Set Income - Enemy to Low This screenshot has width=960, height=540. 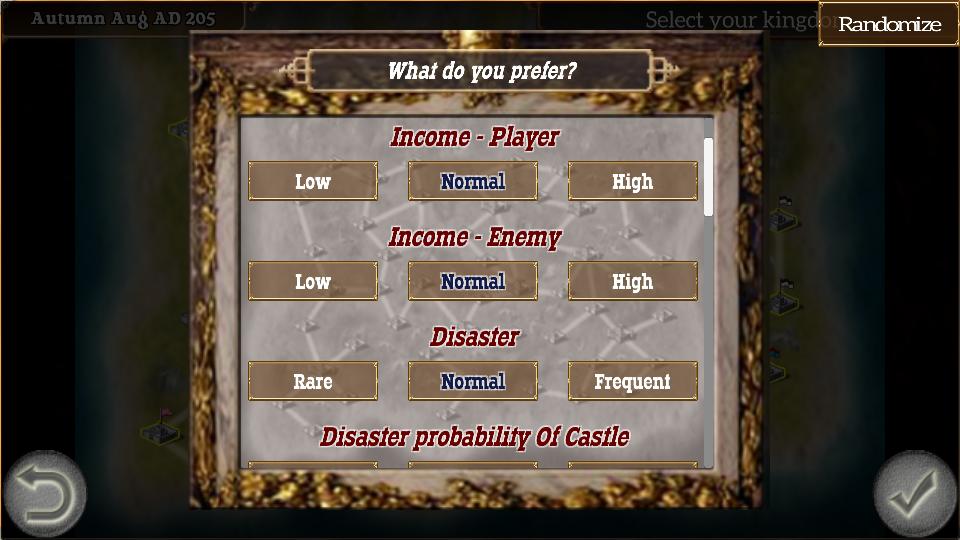313,281
